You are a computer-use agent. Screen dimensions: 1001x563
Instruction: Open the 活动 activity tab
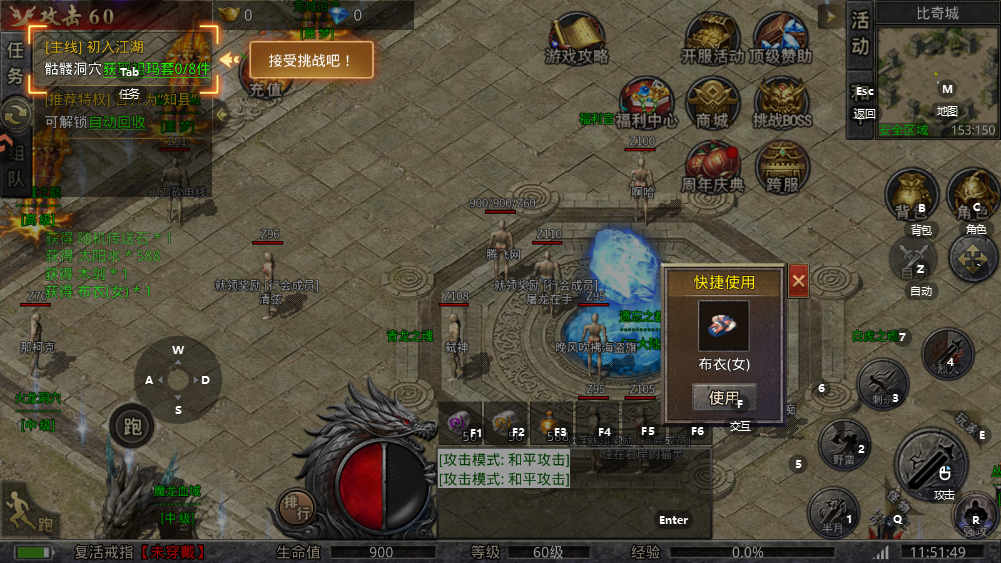[x=860, y=33]
